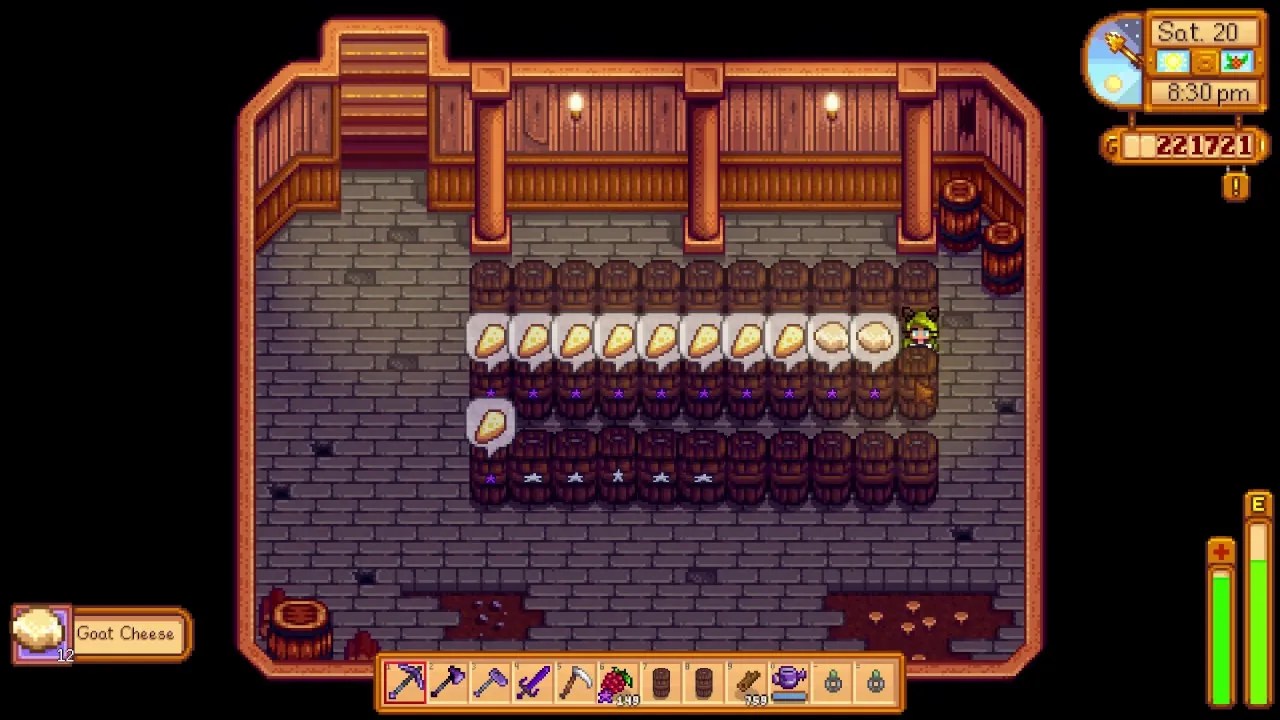Open the journal exclamation alert
This screenshot has width=1280, height=720.
click(1236, 186)
